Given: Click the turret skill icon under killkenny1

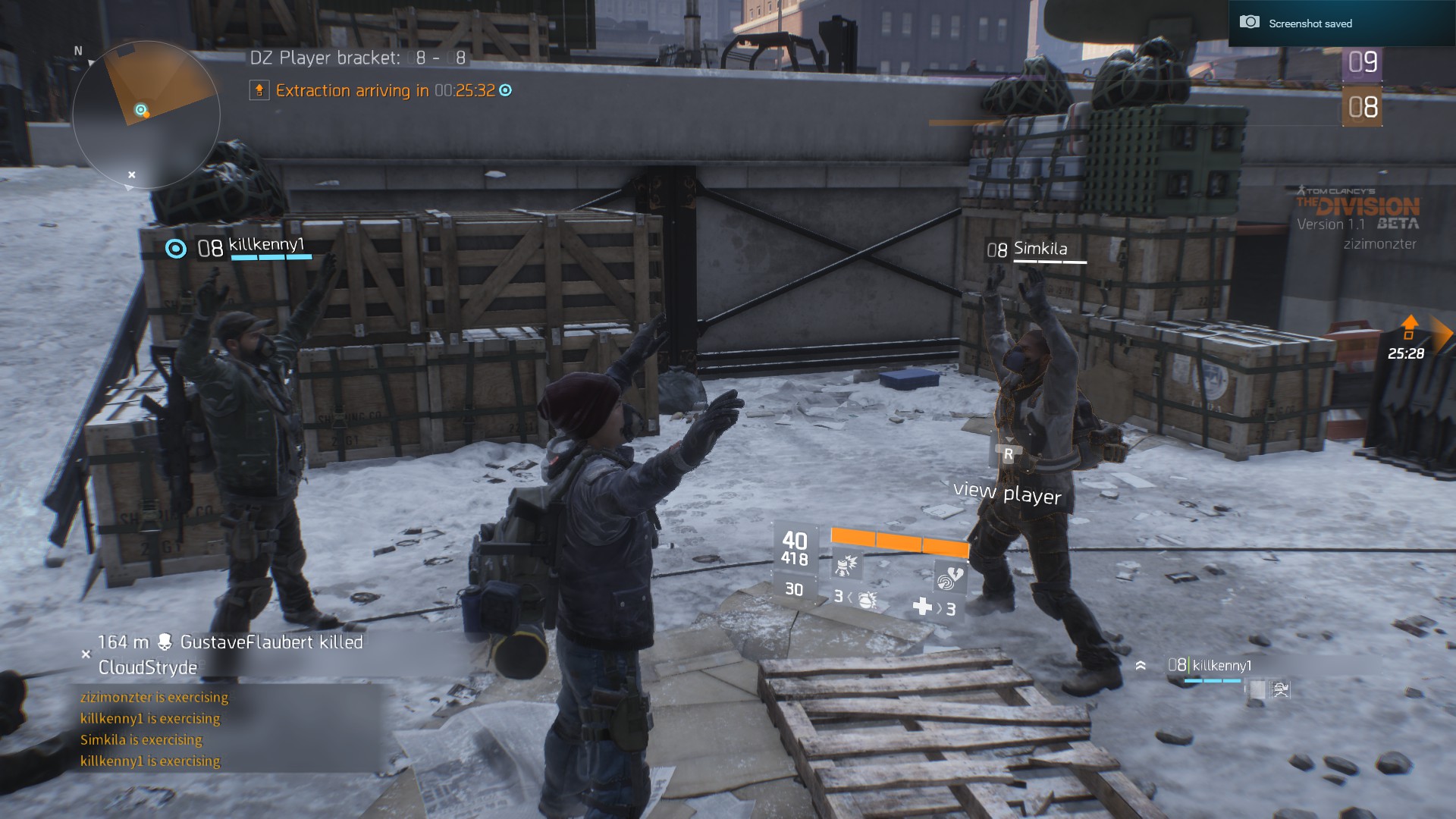Looking at the screenshot, I should point(1281,689).
